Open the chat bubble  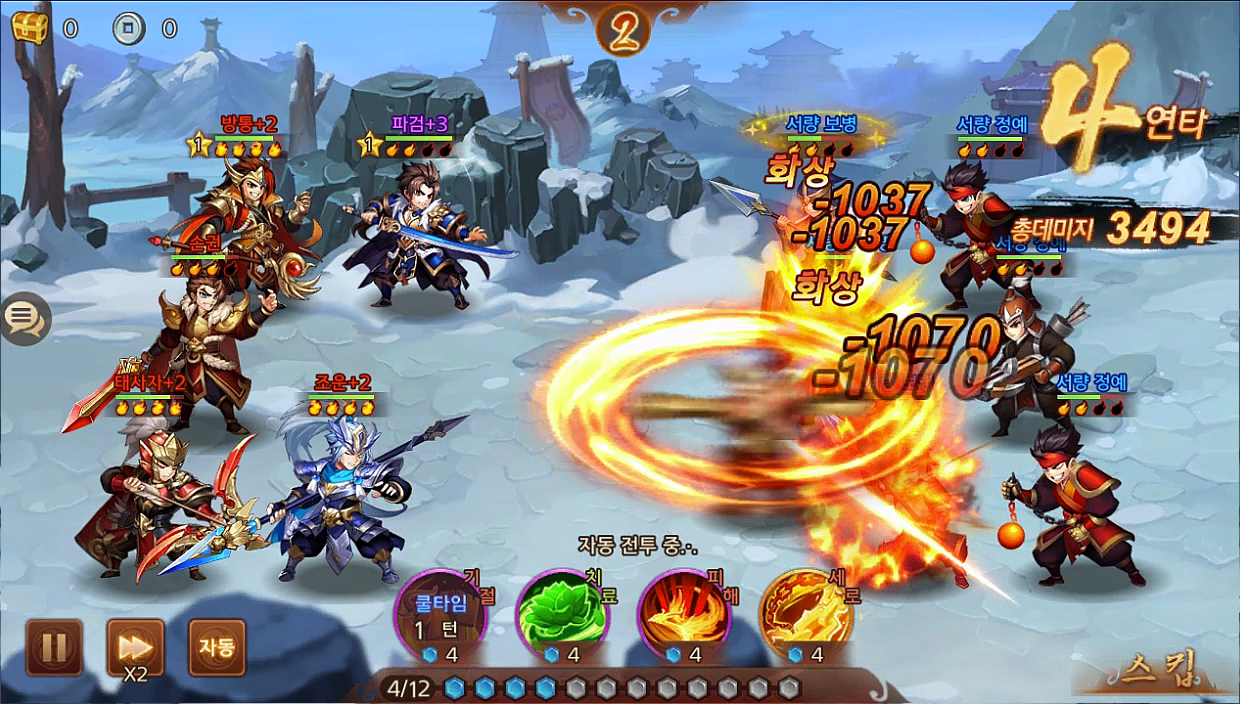(23, 319)
